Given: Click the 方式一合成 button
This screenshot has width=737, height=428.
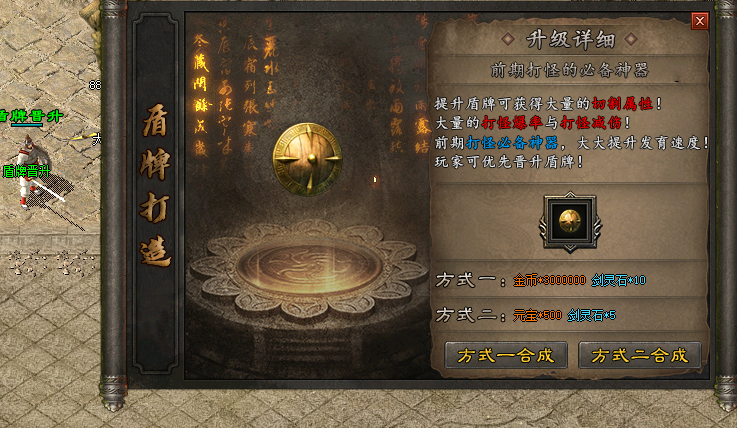Looking at the screenshot, I should click(x=506, y=355).
